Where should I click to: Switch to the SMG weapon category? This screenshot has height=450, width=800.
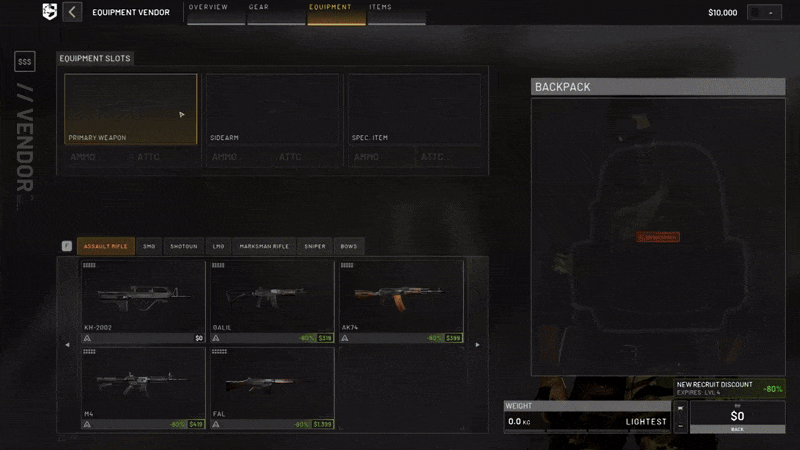[149, 246]
